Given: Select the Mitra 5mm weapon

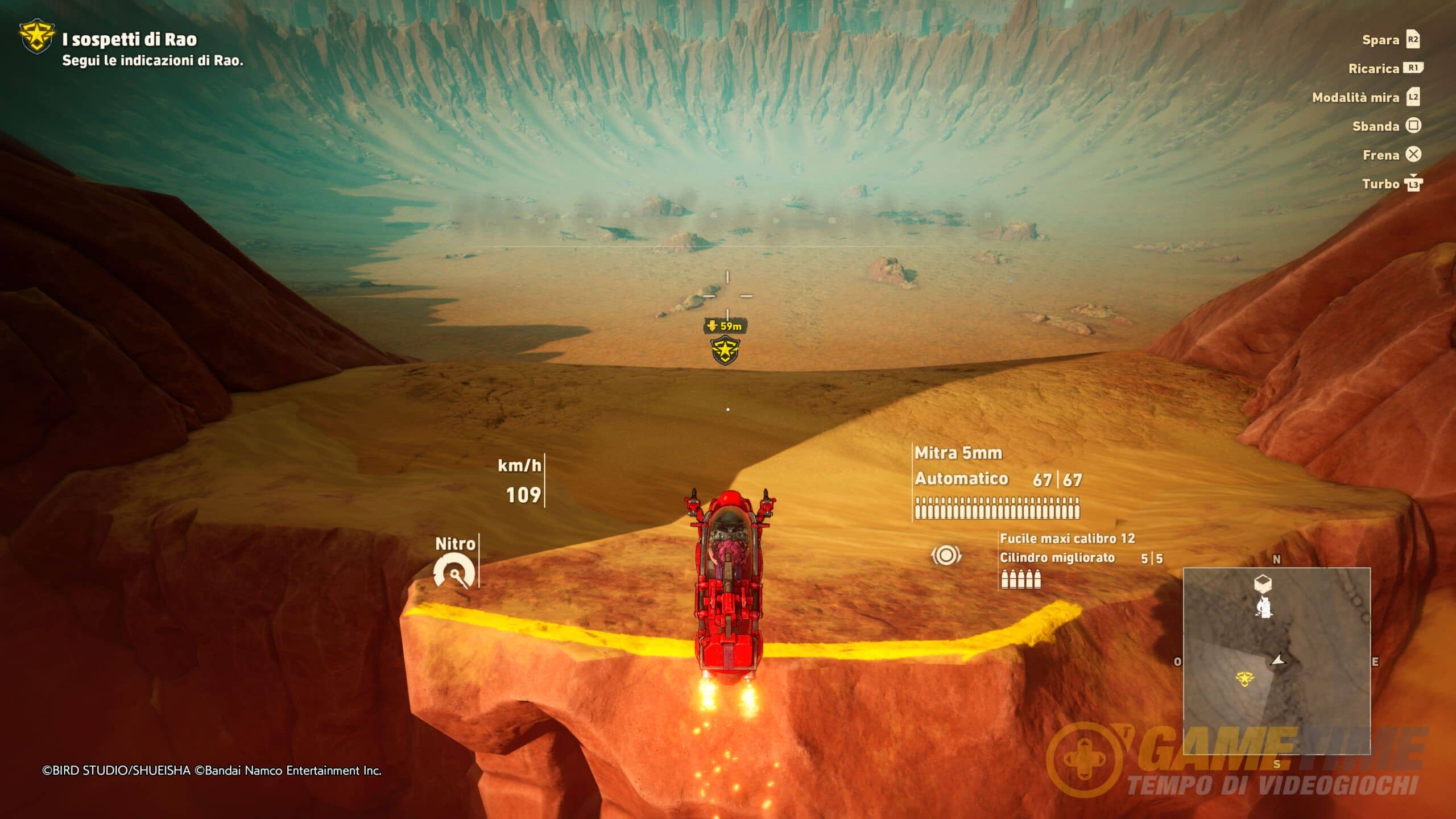Looking at the screenshot, I should click(x=958, y=453).
